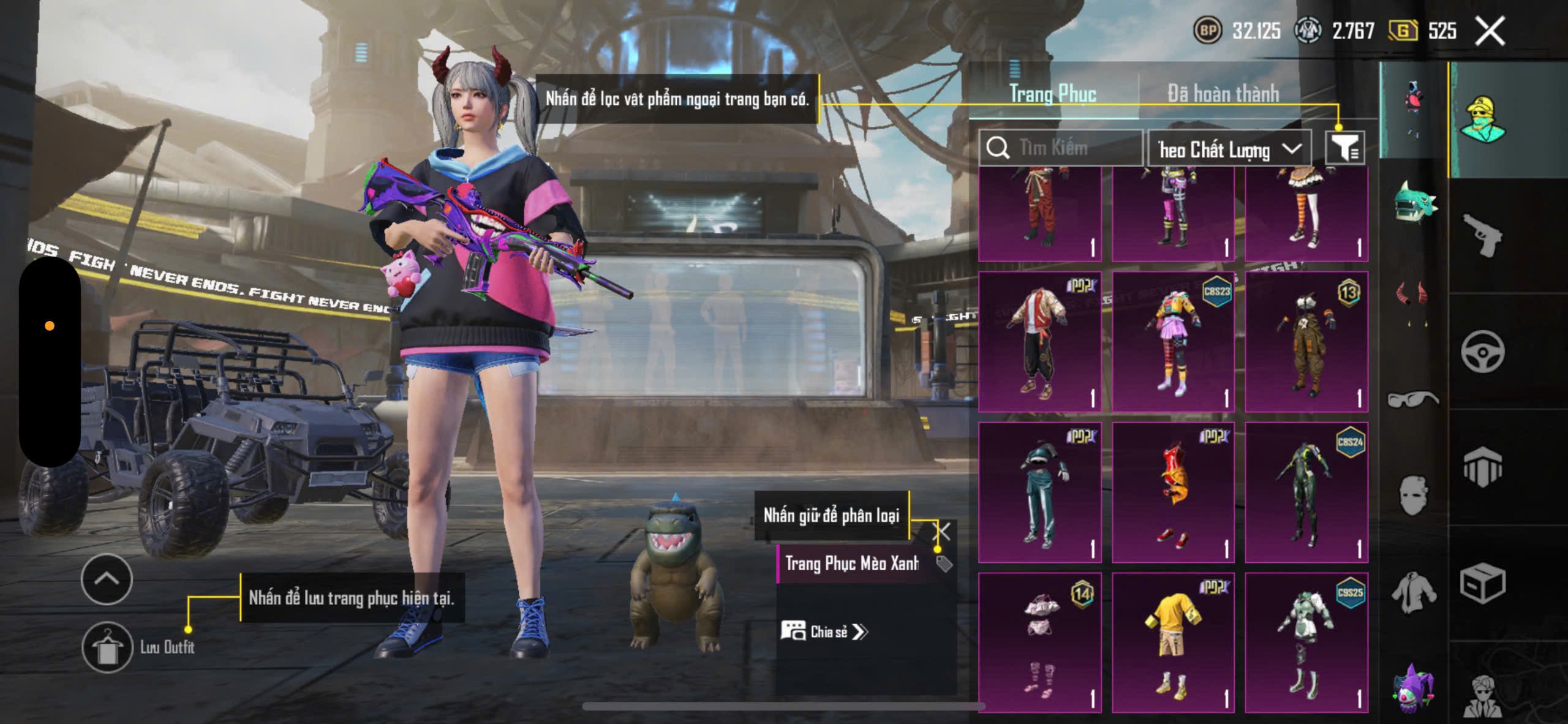The image size is (1568, 724).
Task: Select the CBS24 green-black suit tile
Action: 1306,492
